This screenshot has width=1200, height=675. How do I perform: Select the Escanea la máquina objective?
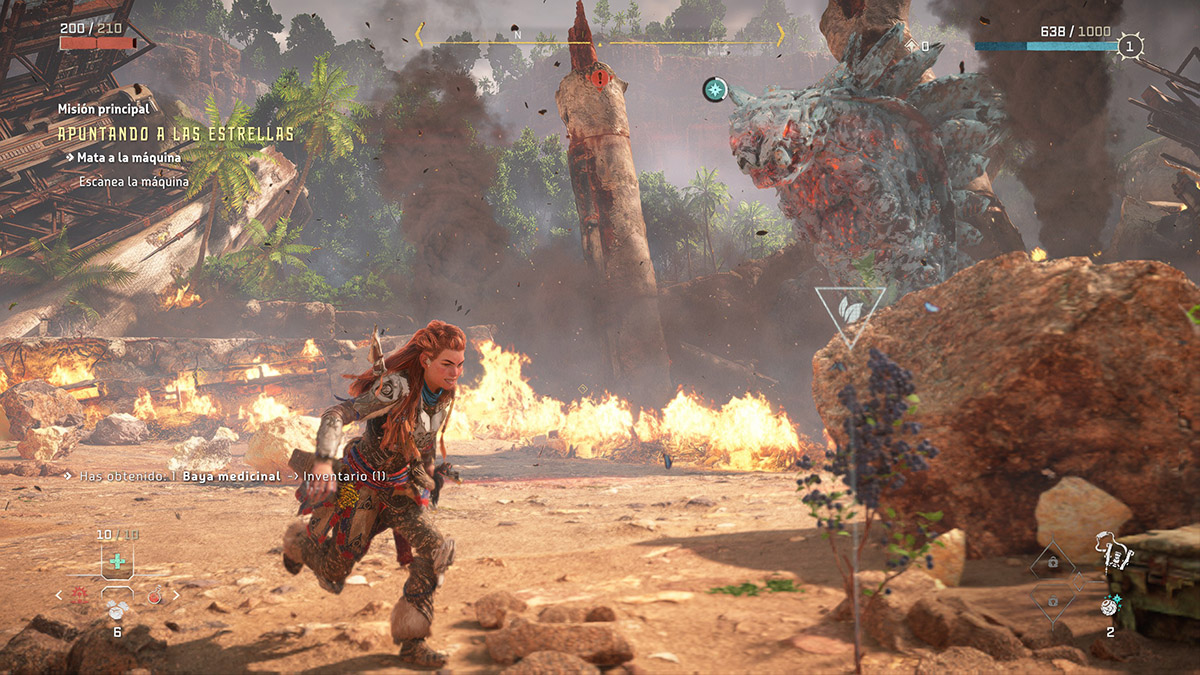(134, 182)
